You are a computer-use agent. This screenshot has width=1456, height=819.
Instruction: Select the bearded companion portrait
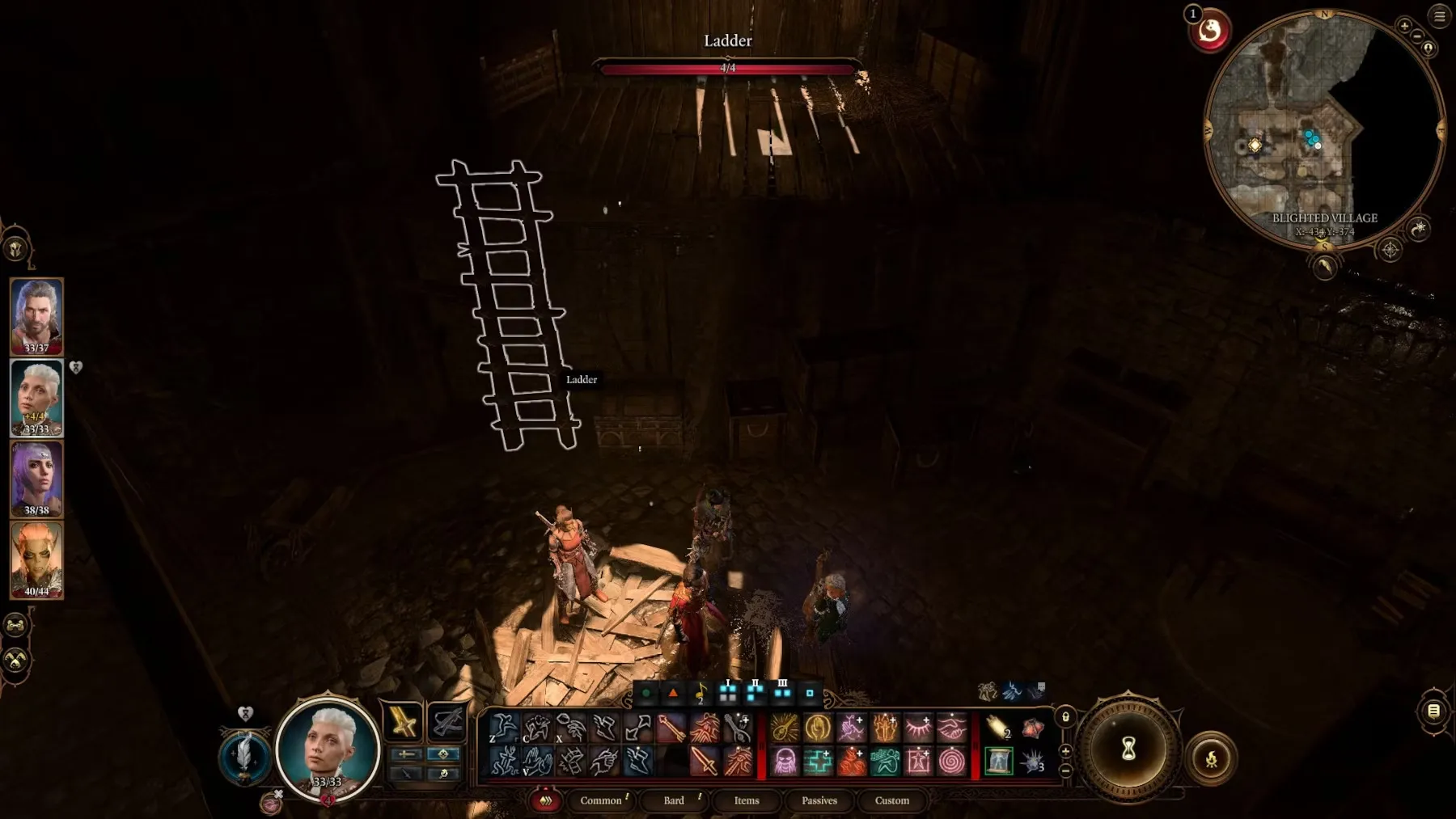pos(36,316)
